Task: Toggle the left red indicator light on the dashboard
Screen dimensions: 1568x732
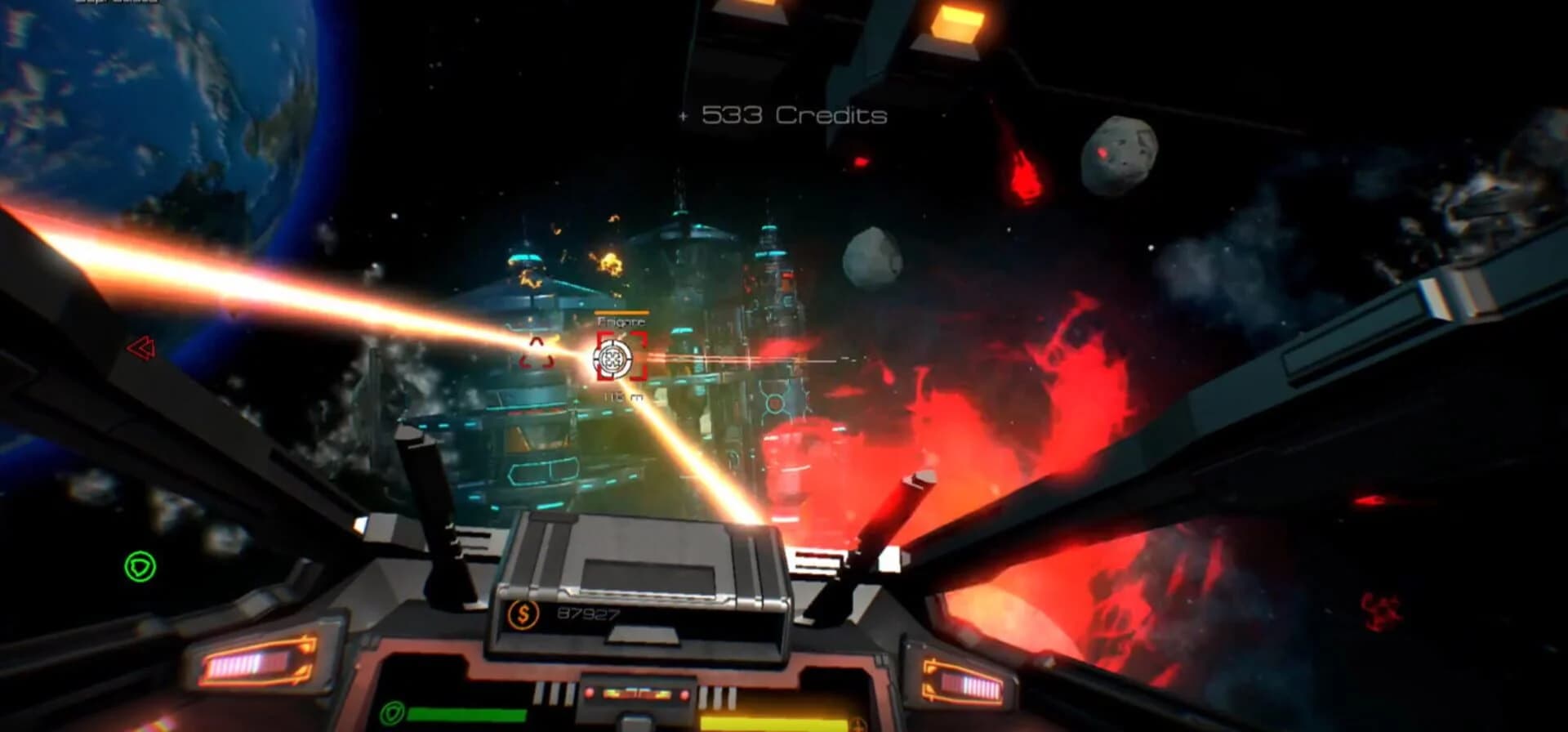Action: point(589,692)
